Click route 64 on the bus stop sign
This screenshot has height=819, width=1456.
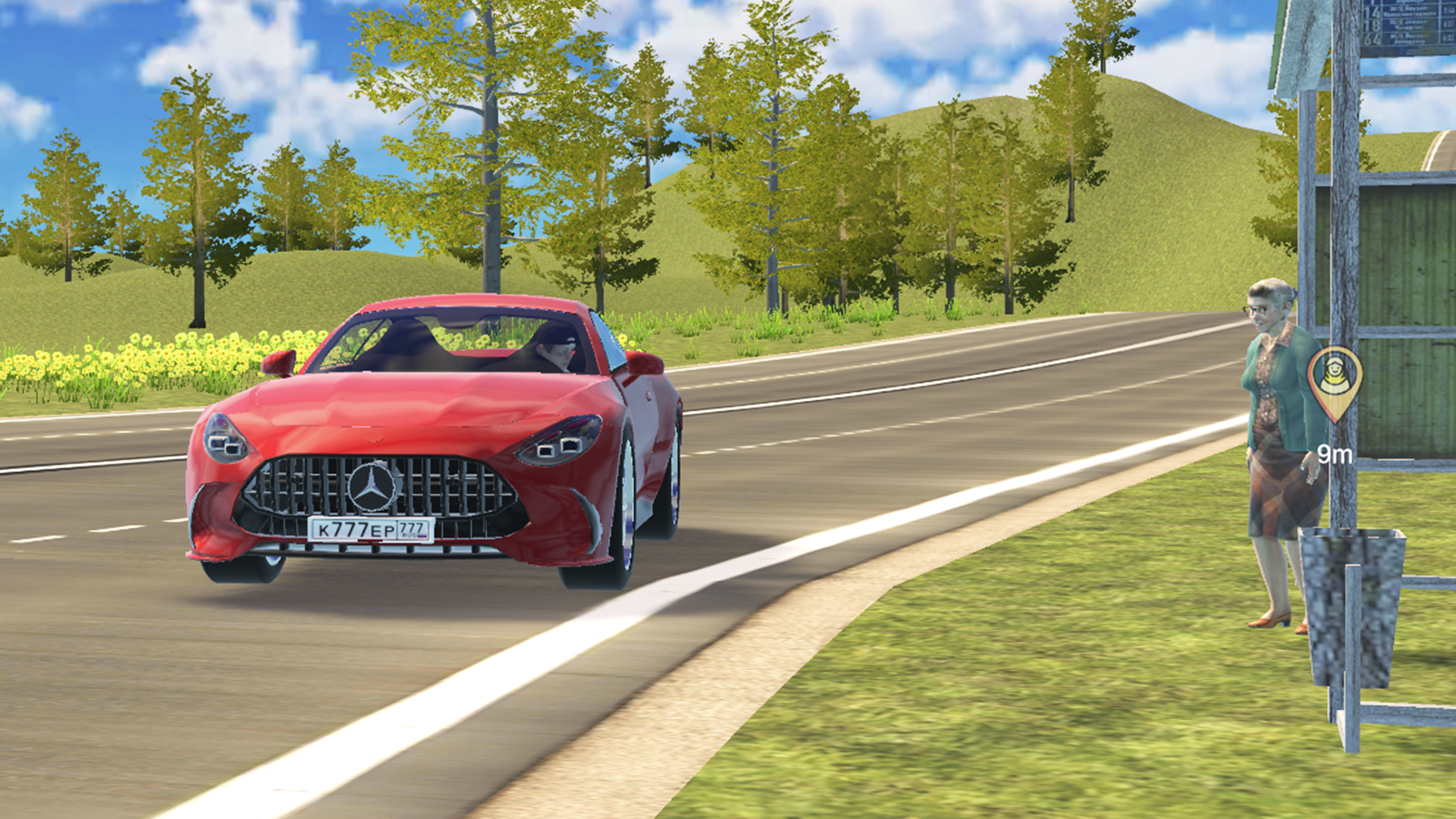(1373, 40)
